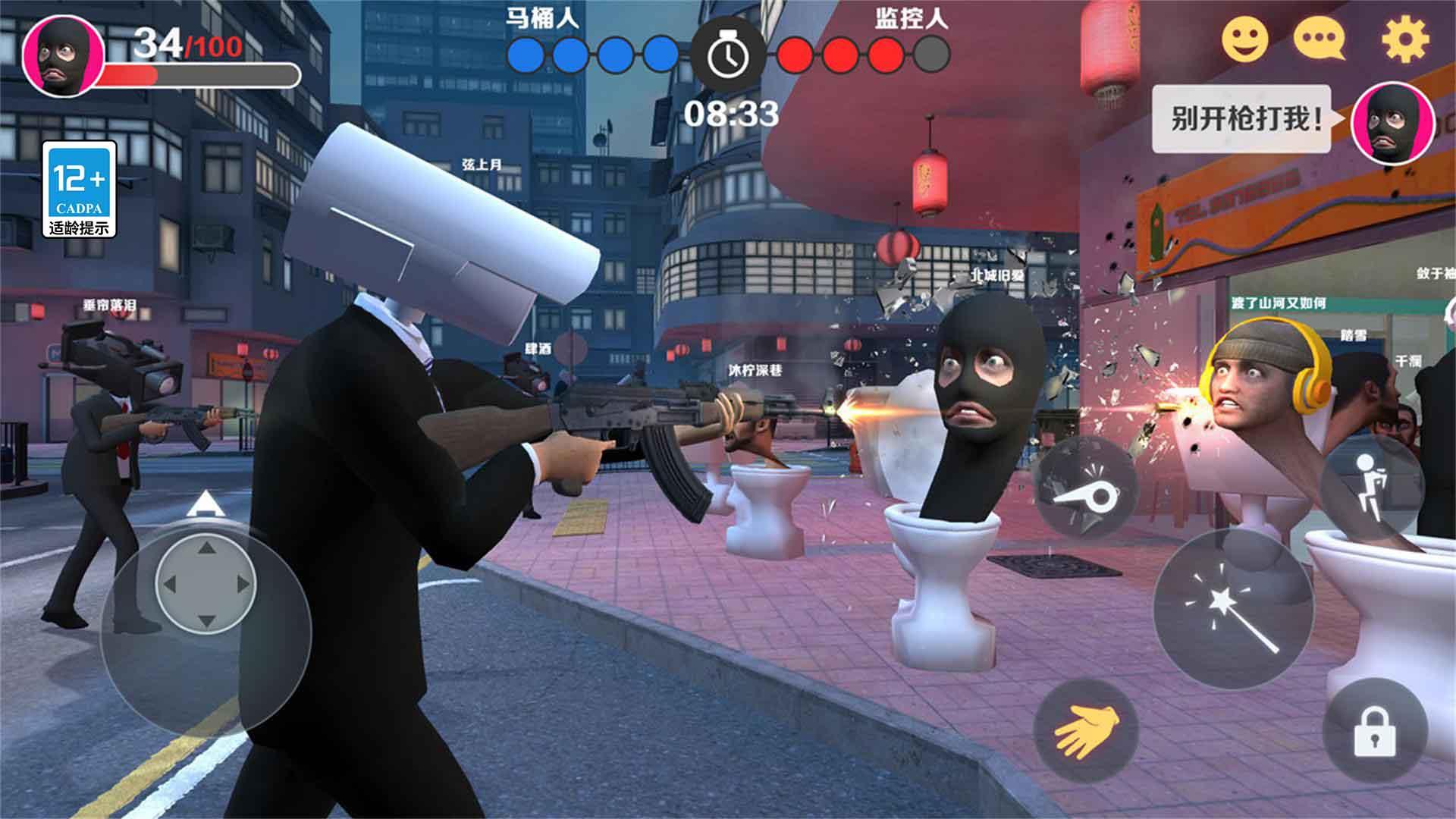This screenshot has width=1456, height=819.
Task: Toggle a blue teammate status dot for 马桶人
Action: click(526, 52)
